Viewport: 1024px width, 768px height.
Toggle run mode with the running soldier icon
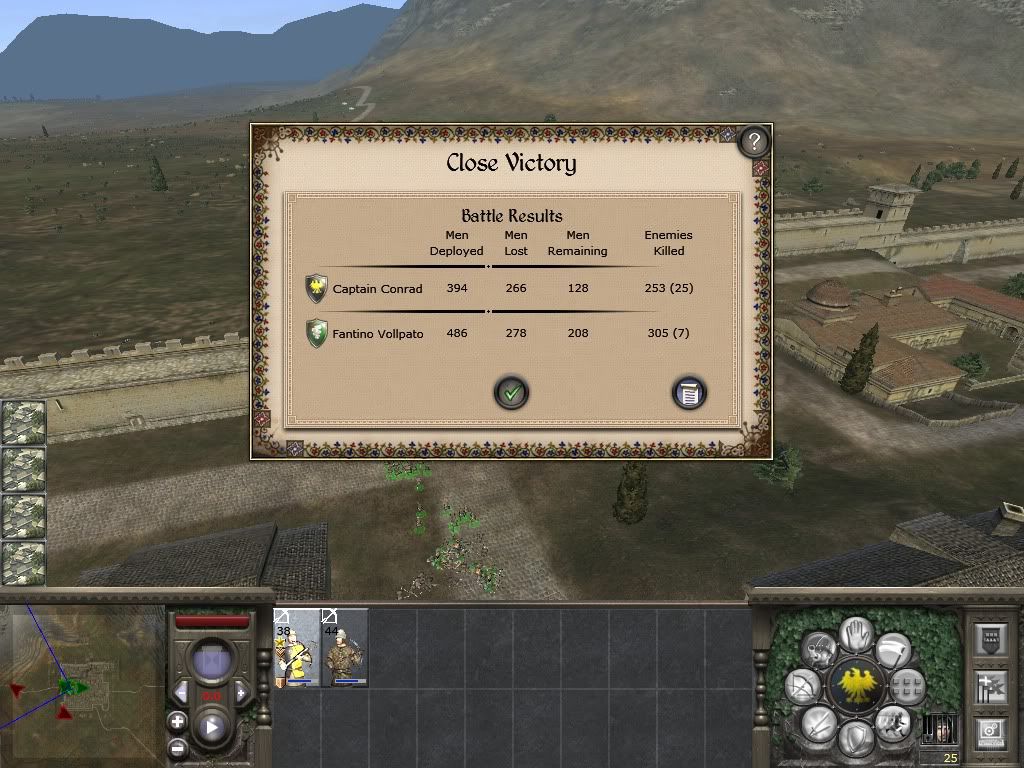[891, 722]
